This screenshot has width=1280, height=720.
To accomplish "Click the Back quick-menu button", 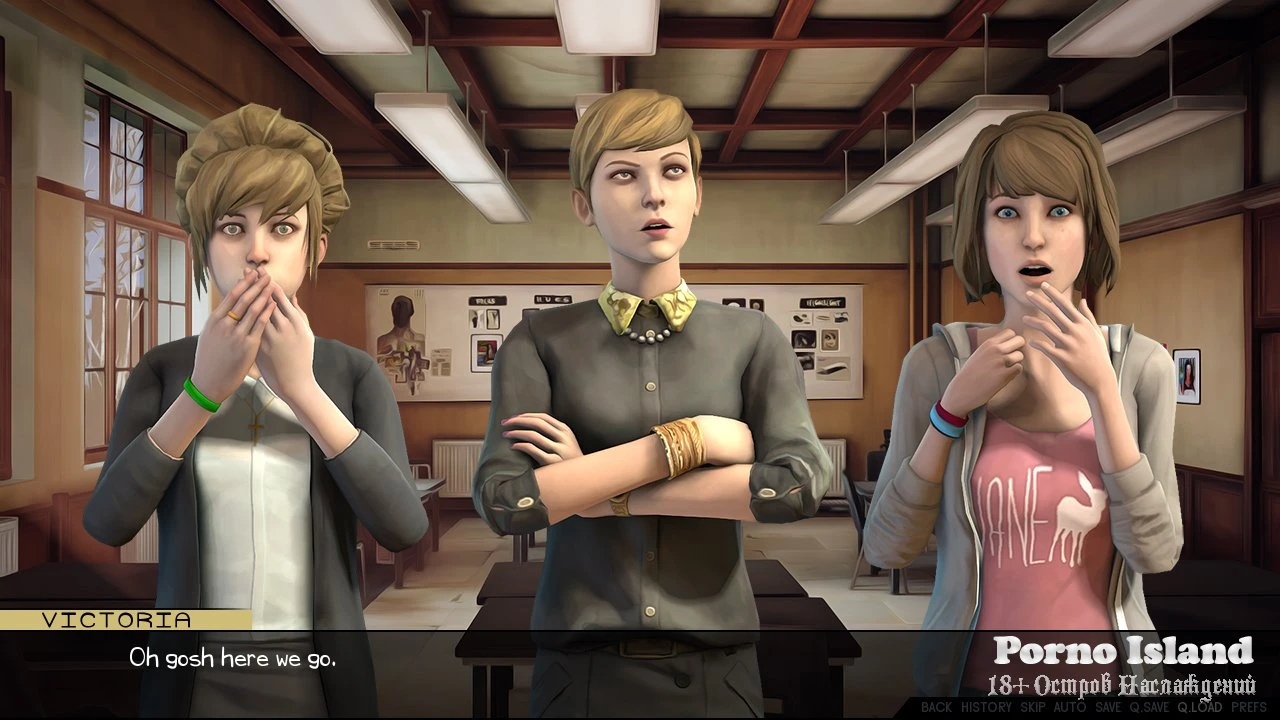I will [936, 707].
